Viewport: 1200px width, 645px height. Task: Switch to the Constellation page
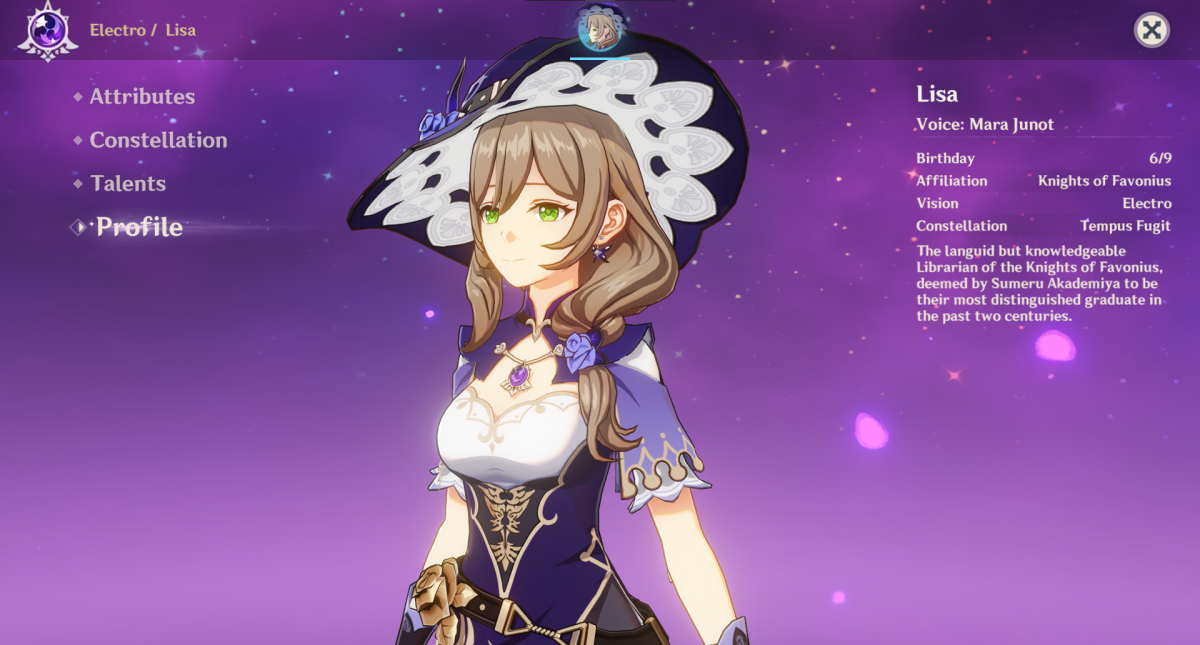(158, 140)
